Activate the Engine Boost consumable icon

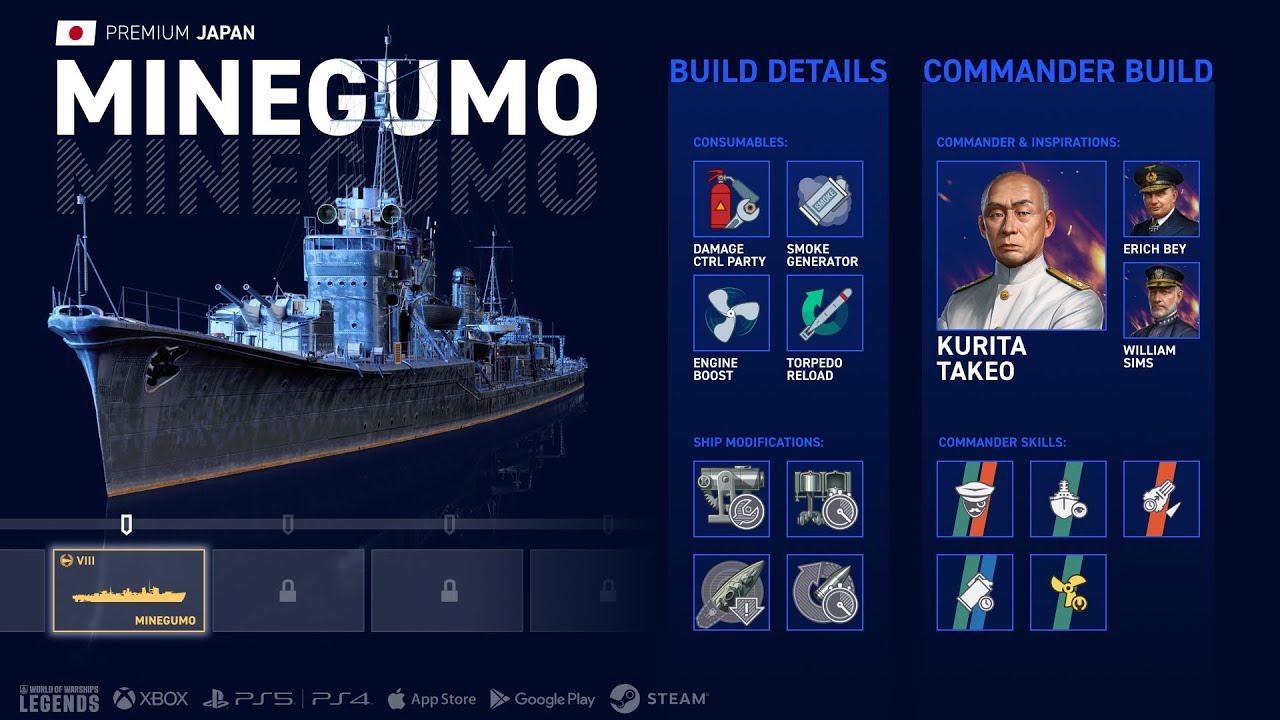pos(731,313)
